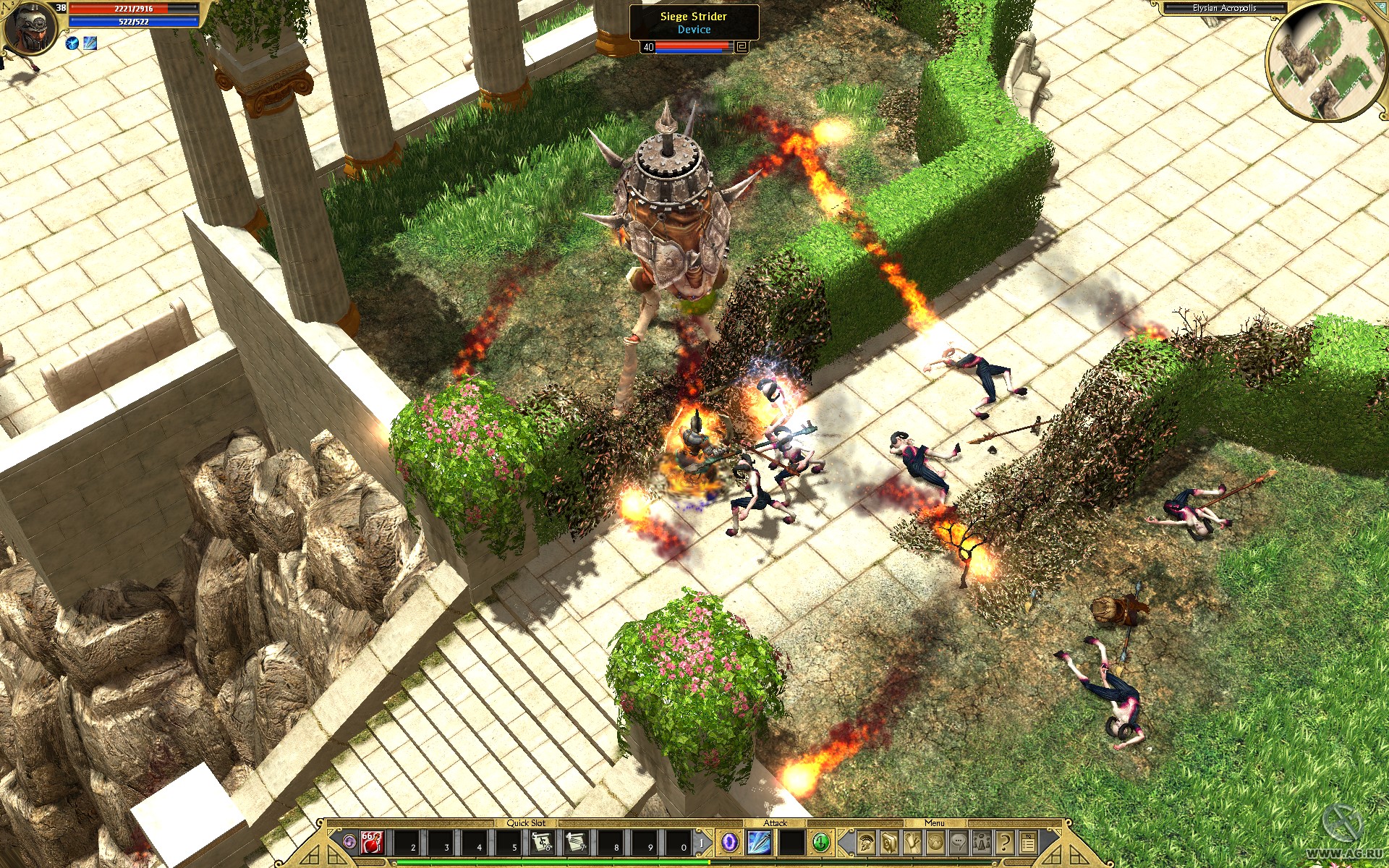The width and height of the screenshot is (1389, 868).
Task: Click the Quick Slot bar label
Action: pos(527,823)
